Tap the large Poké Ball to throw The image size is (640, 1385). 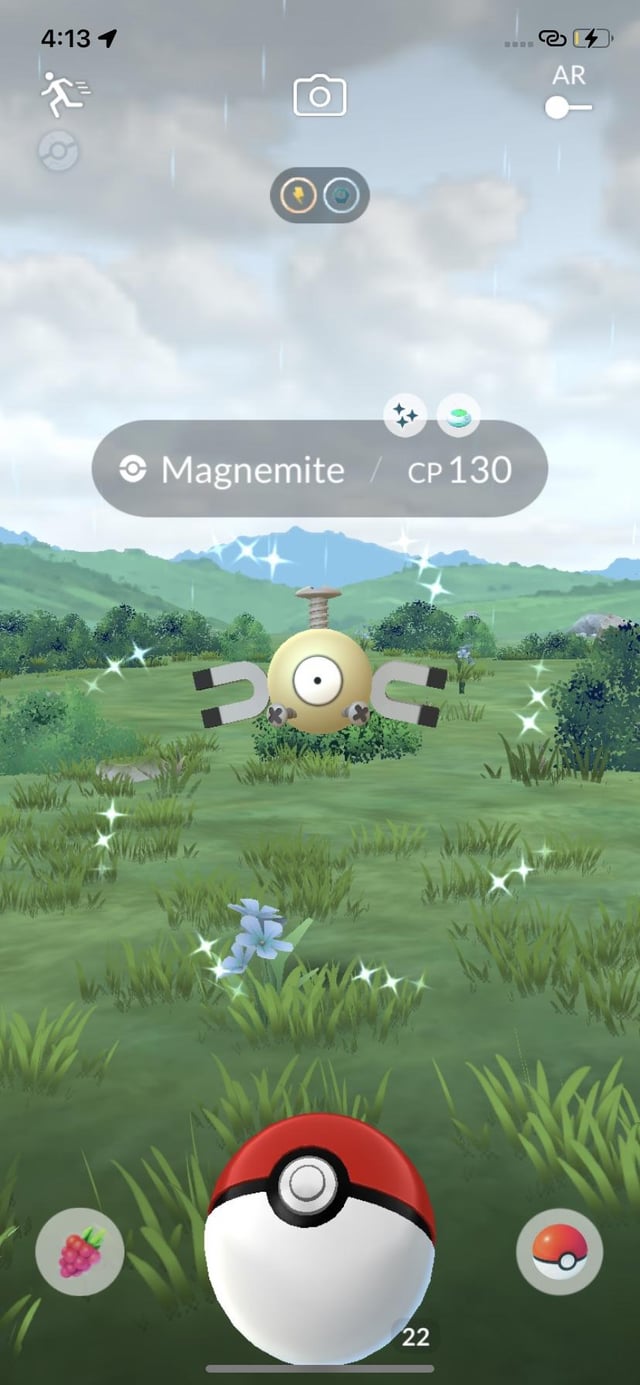point(319,1239)
